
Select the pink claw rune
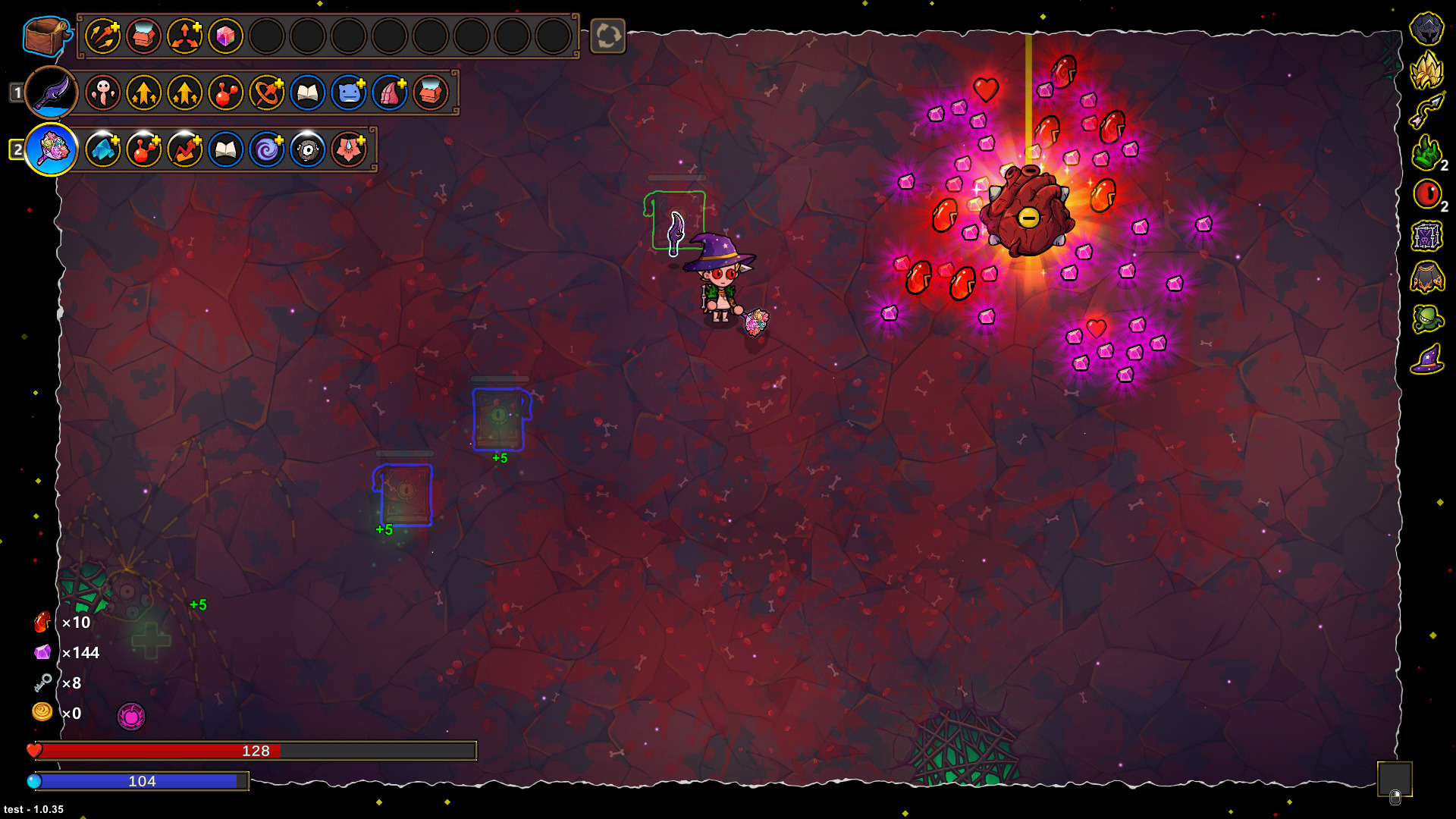(x=389, y=93)
